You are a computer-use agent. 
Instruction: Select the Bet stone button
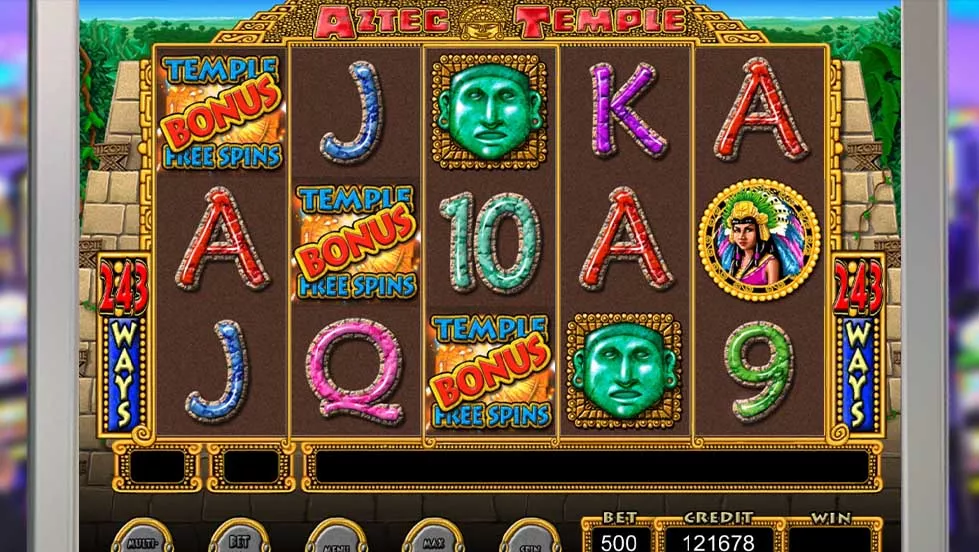(x=239, y=540)
